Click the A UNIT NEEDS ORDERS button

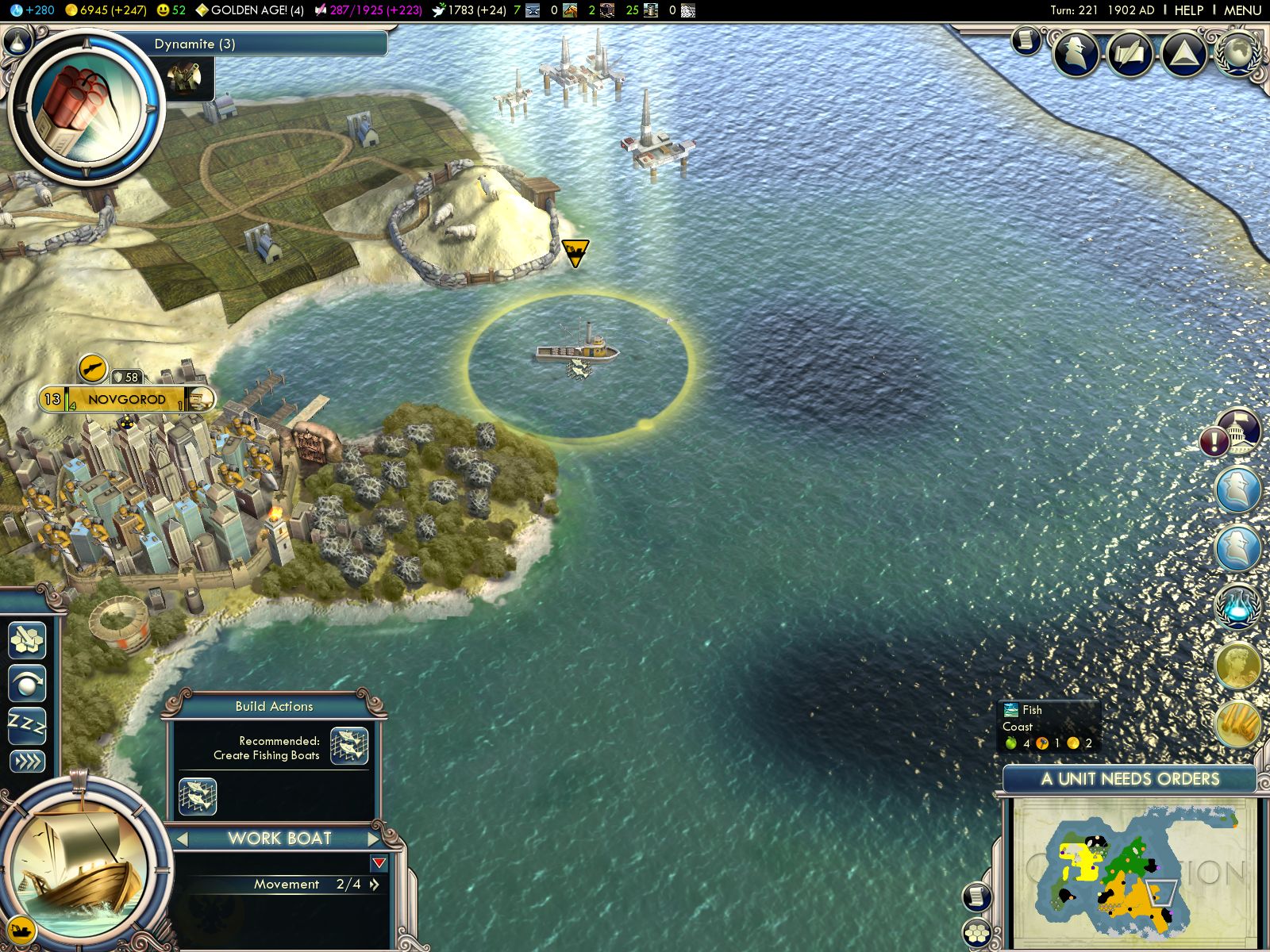tap(1130, 779)
